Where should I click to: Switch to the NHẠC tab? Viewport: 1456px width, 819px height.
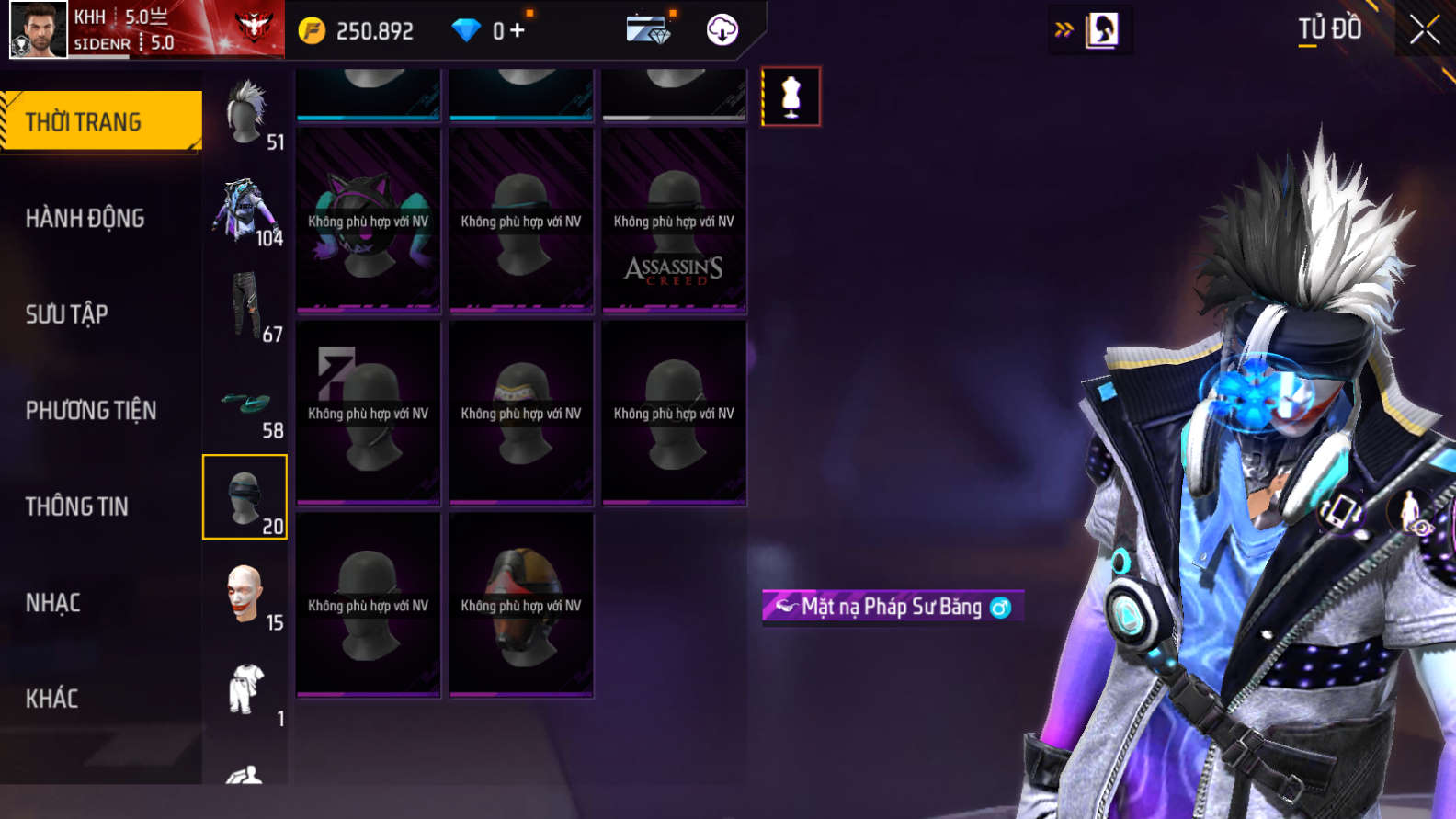click(x=53, y=603)
